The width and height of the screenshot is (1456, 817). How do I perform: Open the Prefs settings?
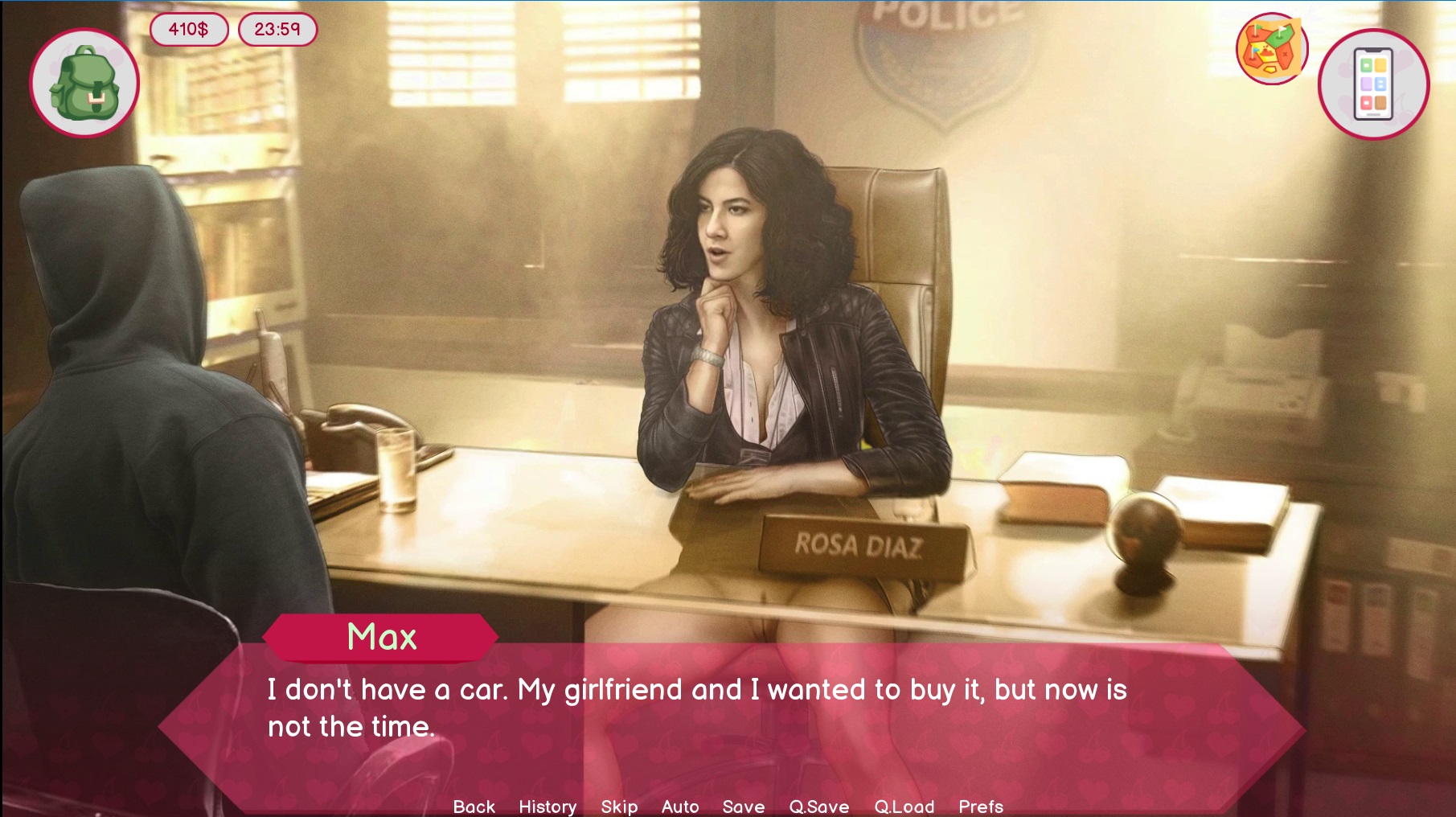click(981, 806)
